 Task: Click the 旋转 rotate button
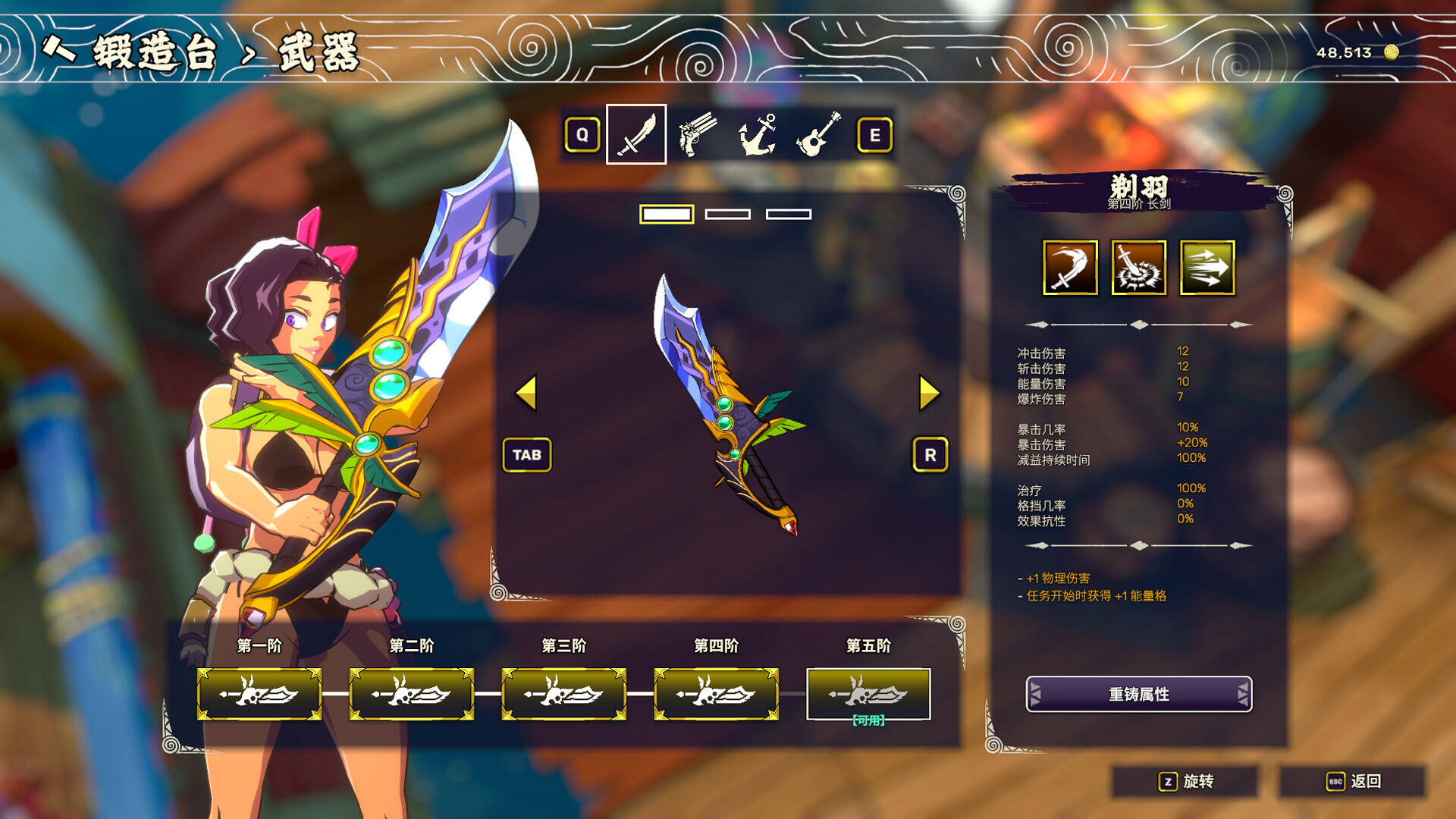[1186, 781]
